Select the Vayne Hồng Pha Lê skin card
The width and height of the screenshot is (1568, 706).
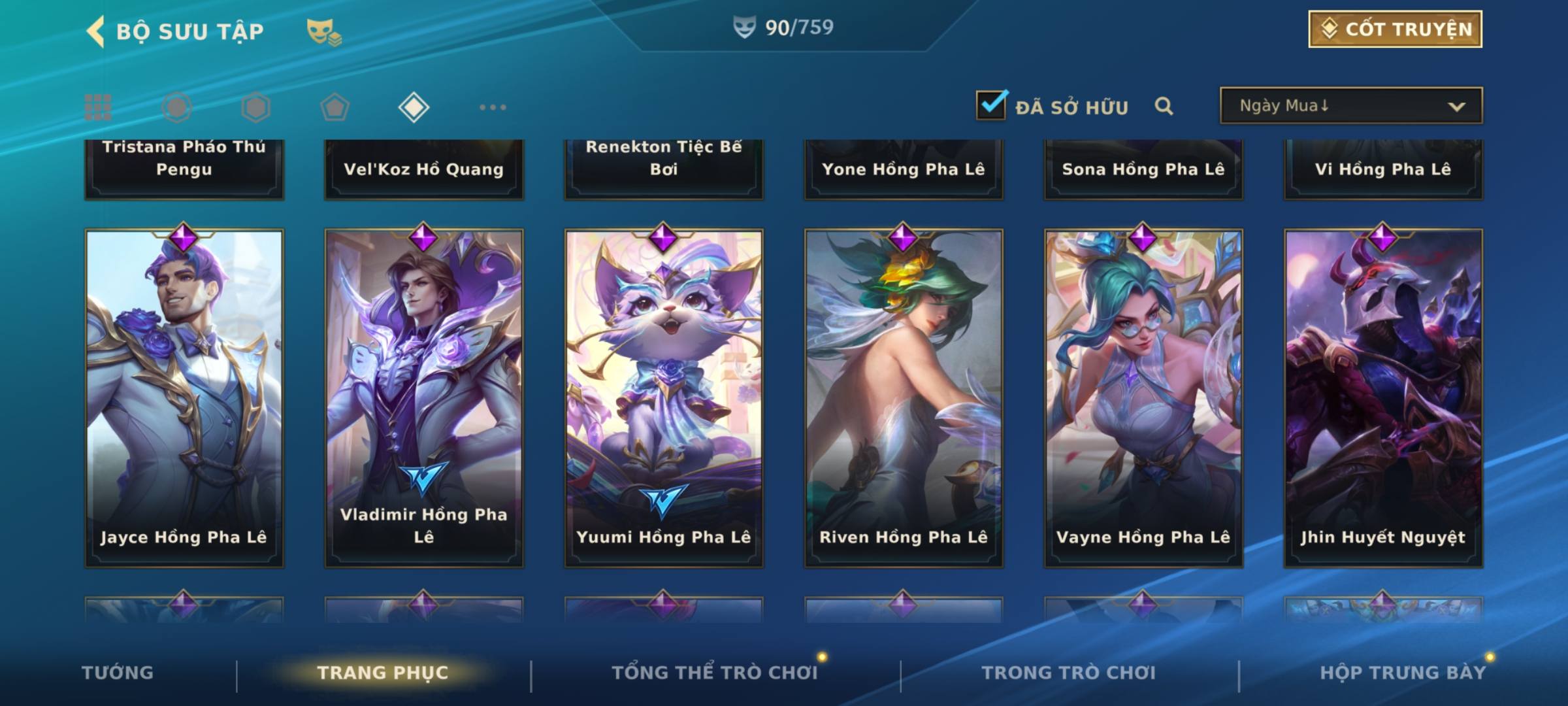tap(1143, 397)
